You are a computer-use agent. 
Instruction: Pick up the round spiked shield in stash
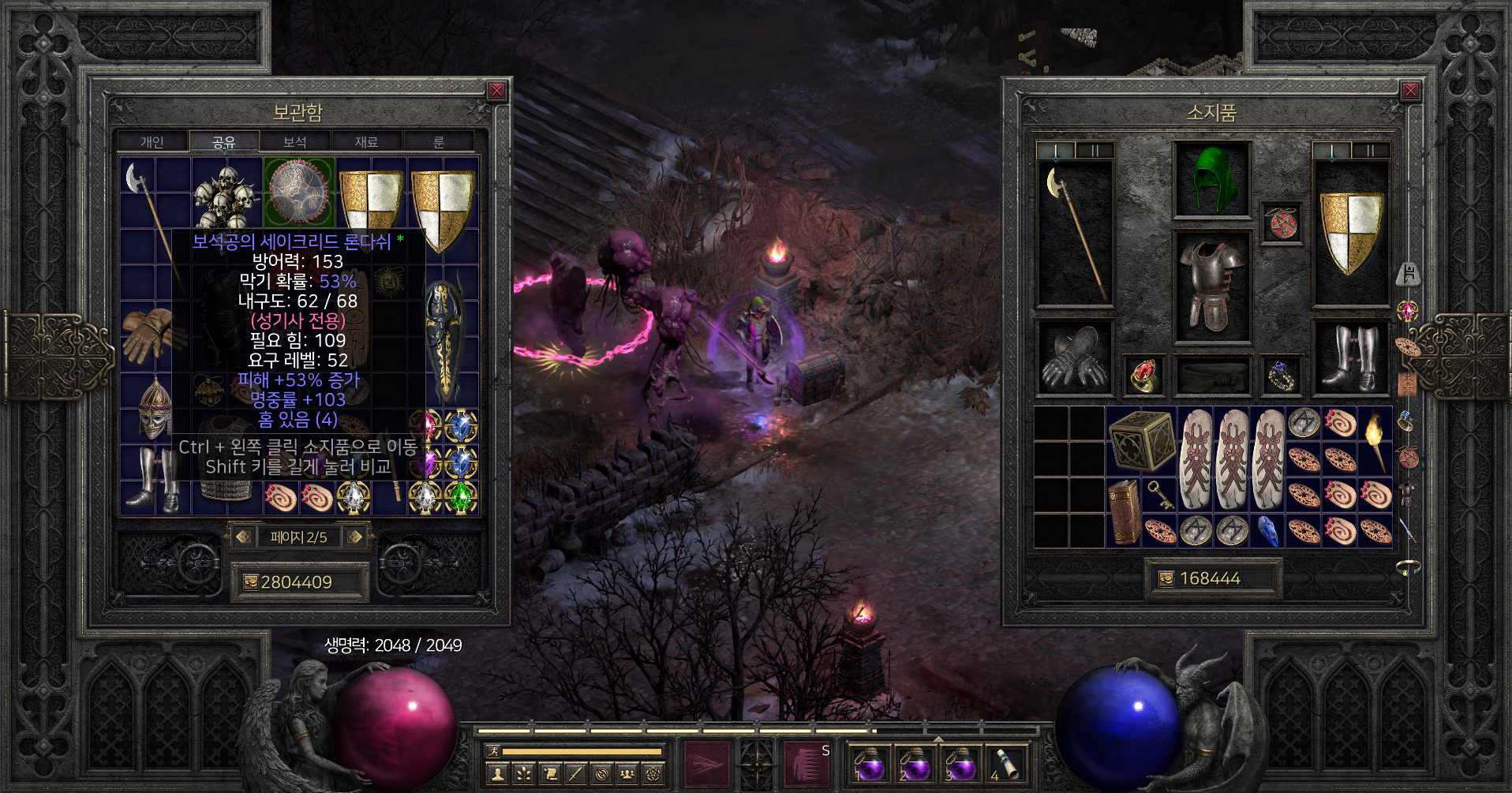pos(299,192)
